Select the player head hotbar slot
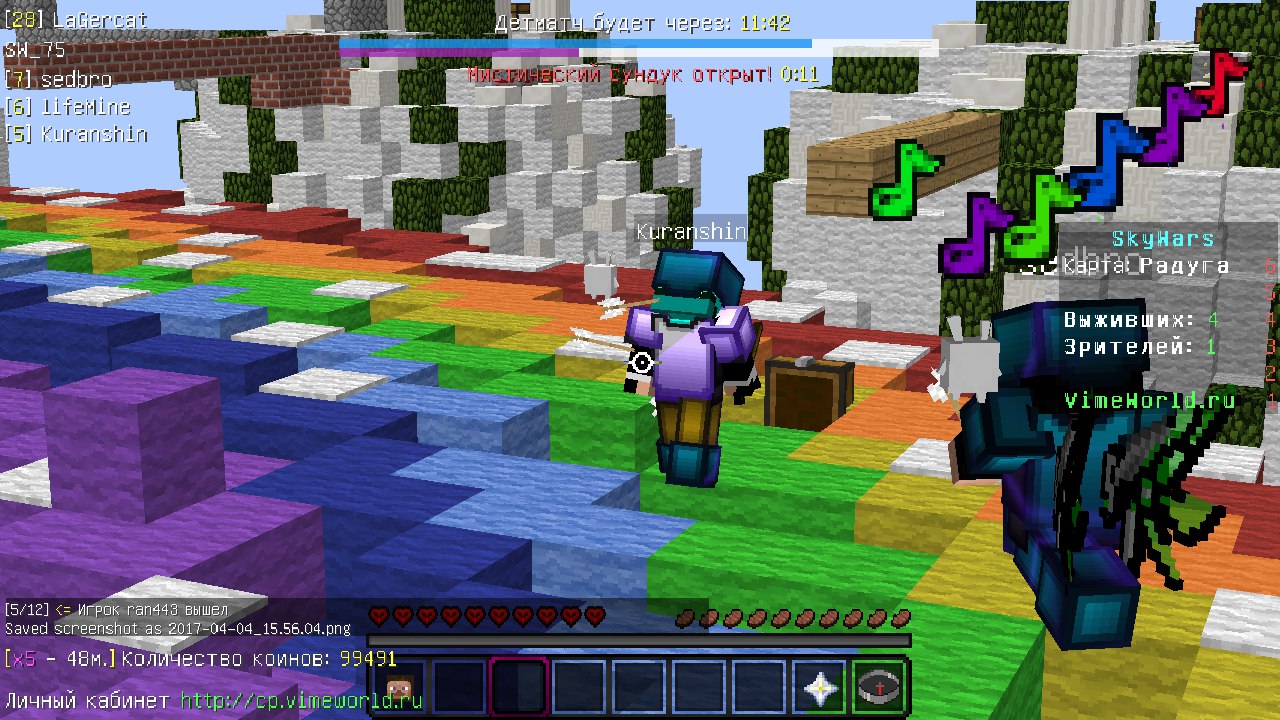Image resolution: width=1280 pixels, height=720 pixels. coord(400,689)
